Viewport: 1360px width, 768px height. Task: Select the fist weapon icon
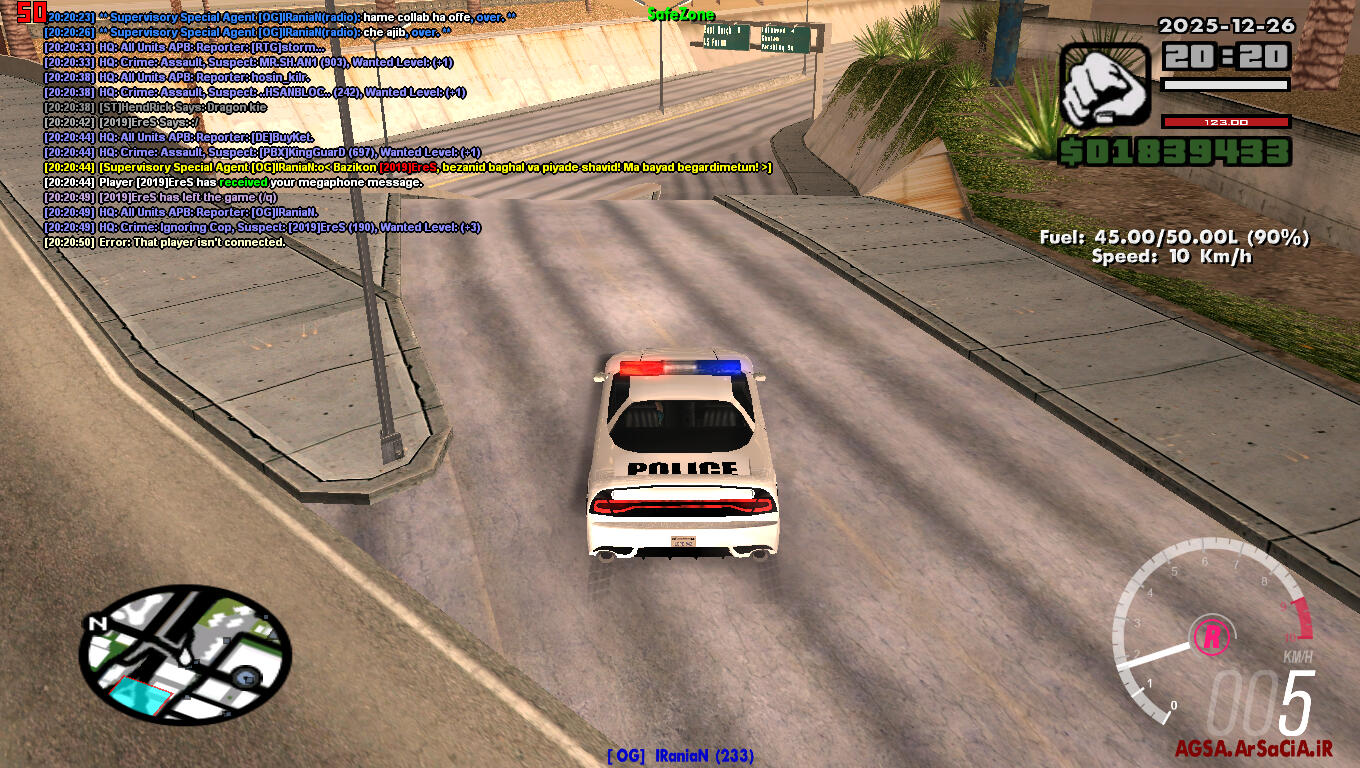1106,89
